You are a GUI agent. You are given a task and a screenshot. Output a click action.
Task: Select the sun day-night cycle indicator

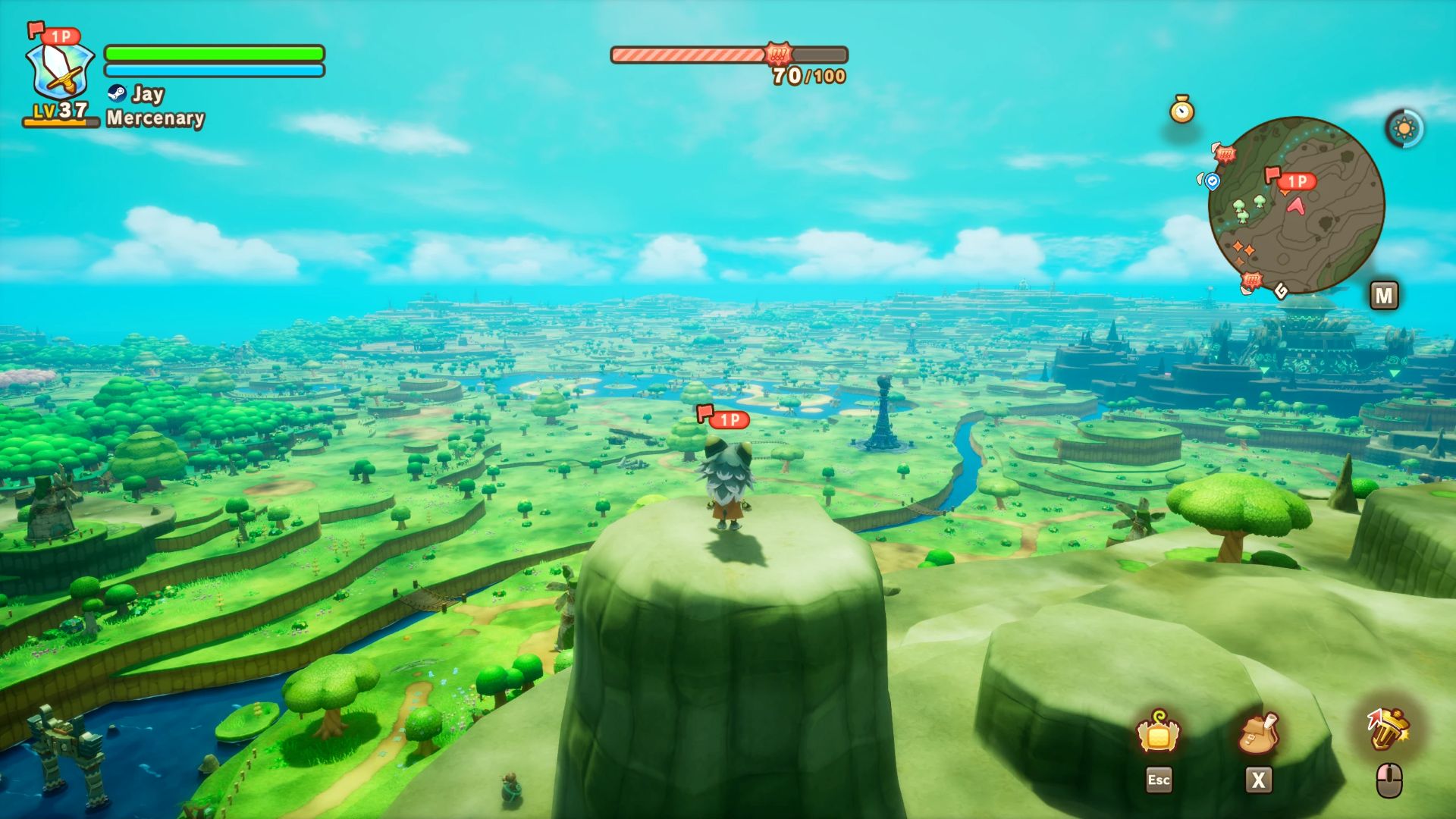[1404, 128]
